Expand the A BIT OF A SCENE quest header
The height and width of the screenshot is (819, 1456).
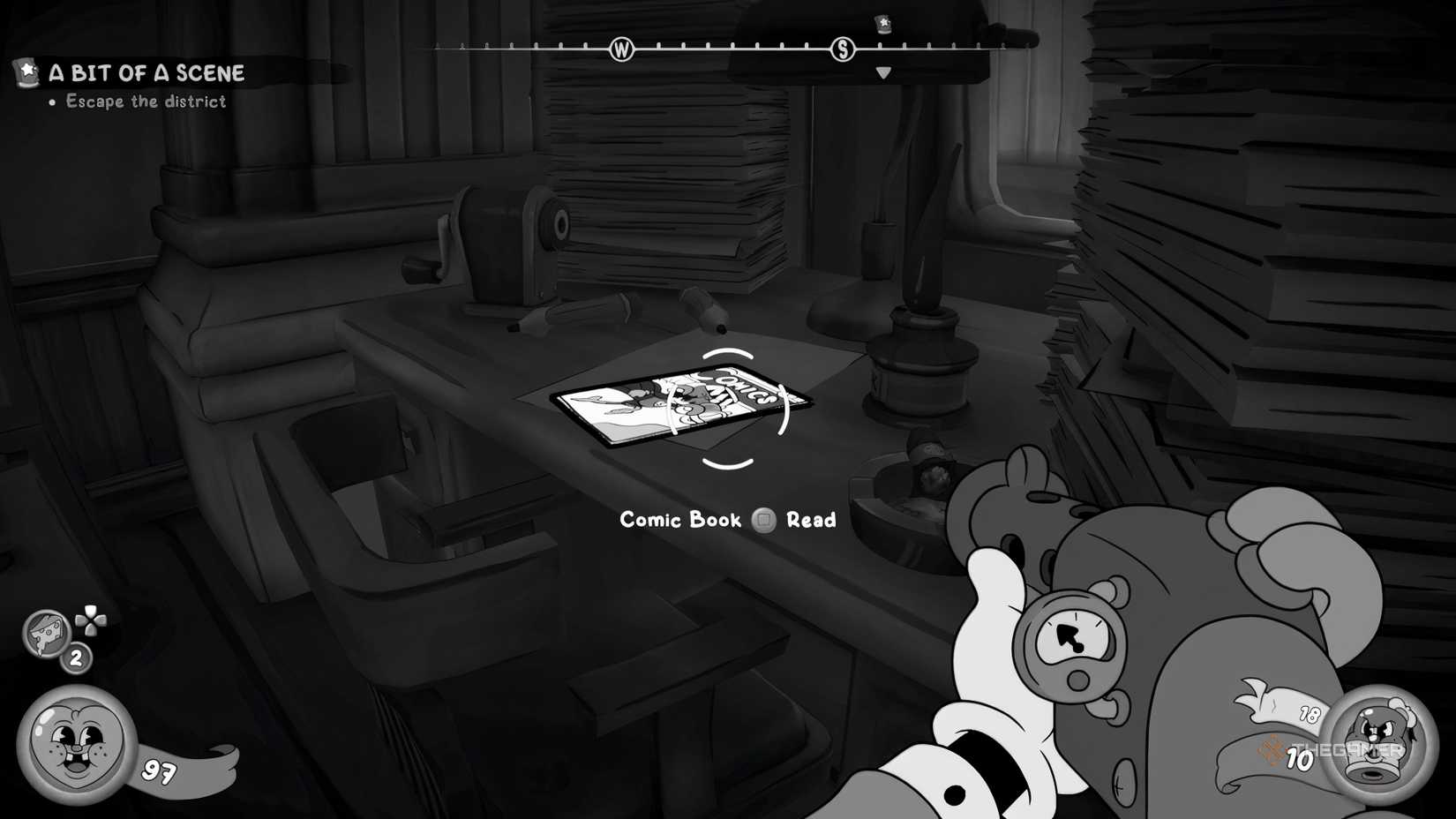[x=146, y=74]
